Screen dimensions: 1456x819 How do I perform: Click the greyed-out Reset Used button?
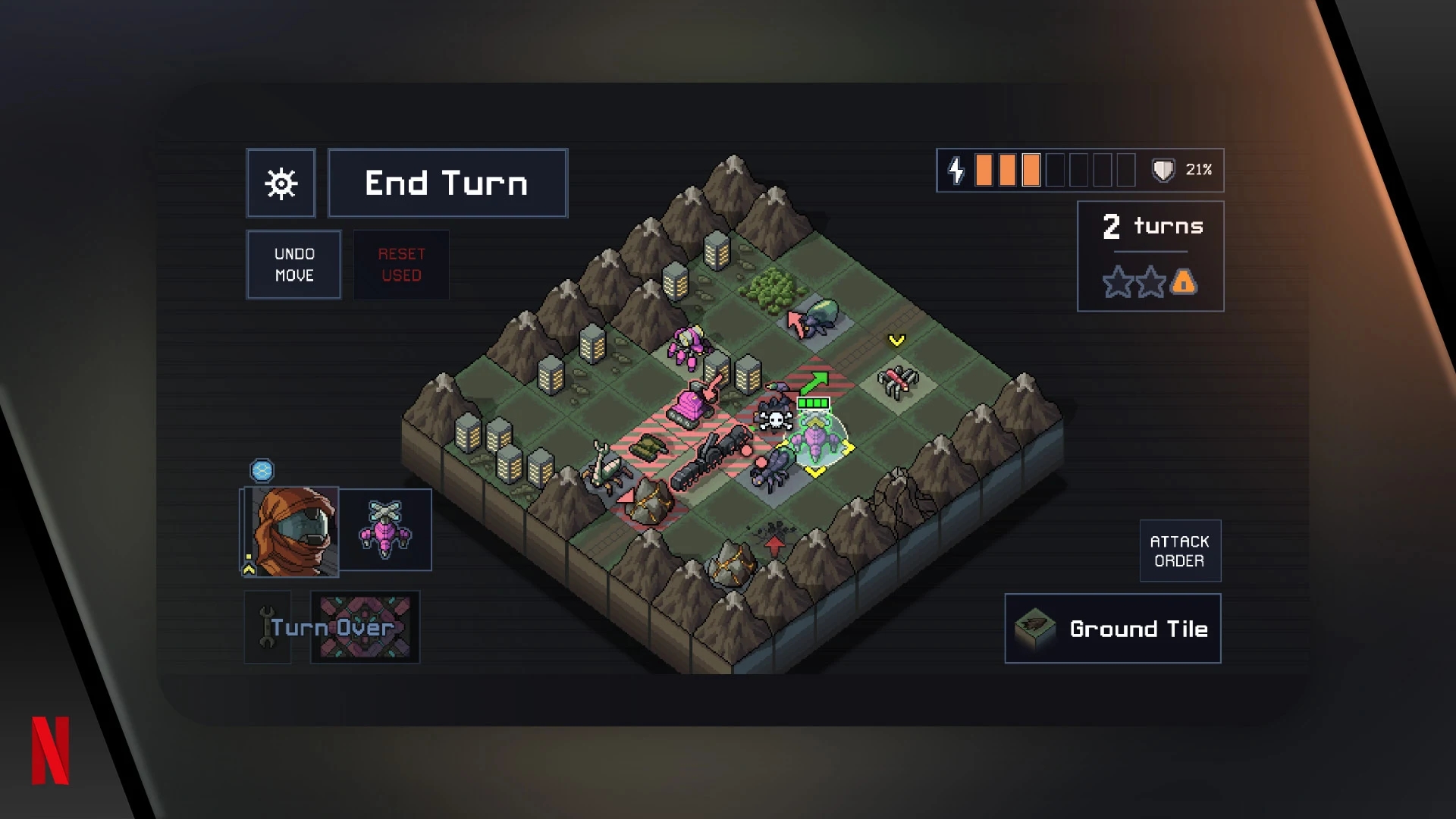401,265
